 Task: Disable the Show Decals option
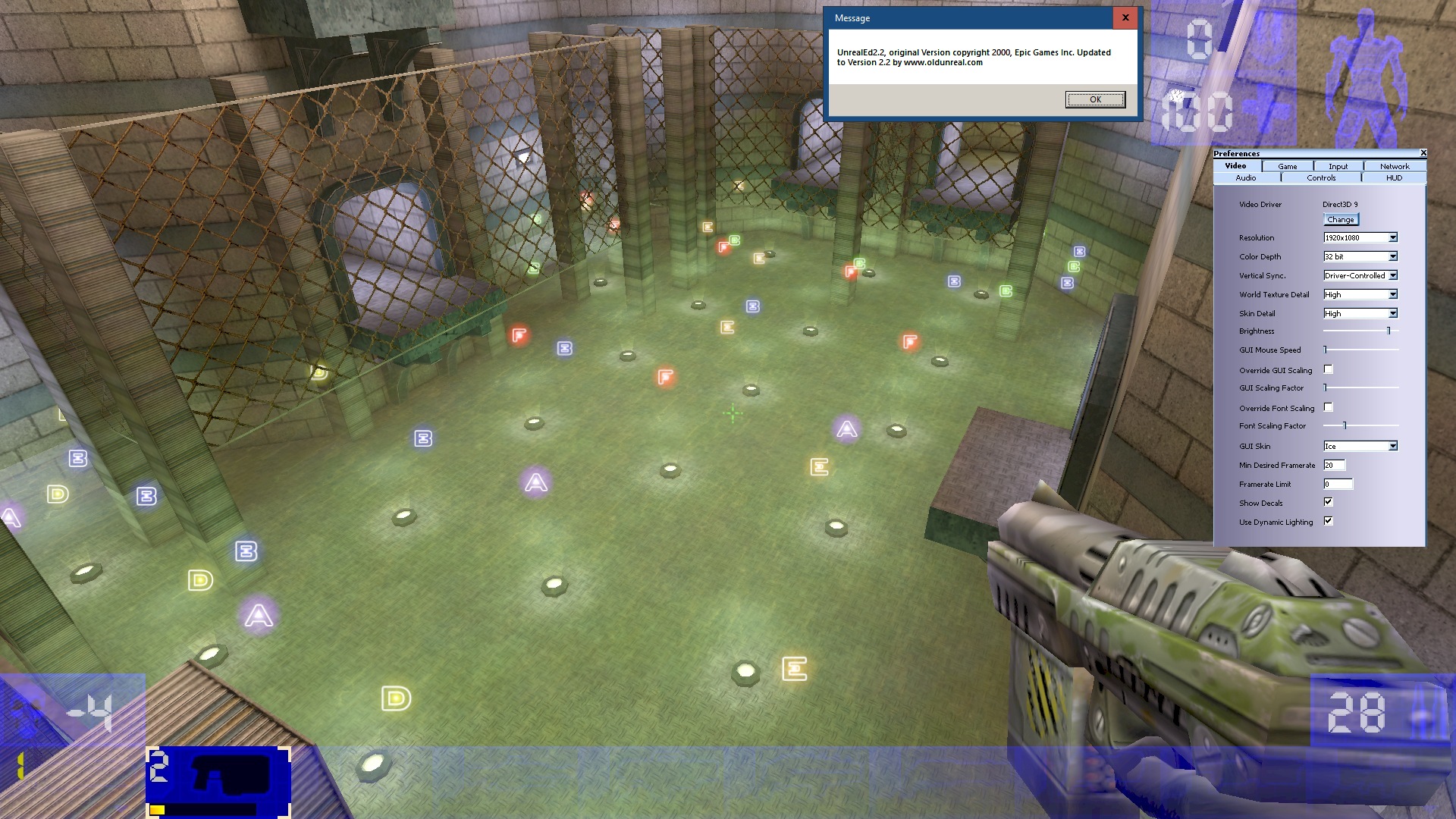[1328, 501]
